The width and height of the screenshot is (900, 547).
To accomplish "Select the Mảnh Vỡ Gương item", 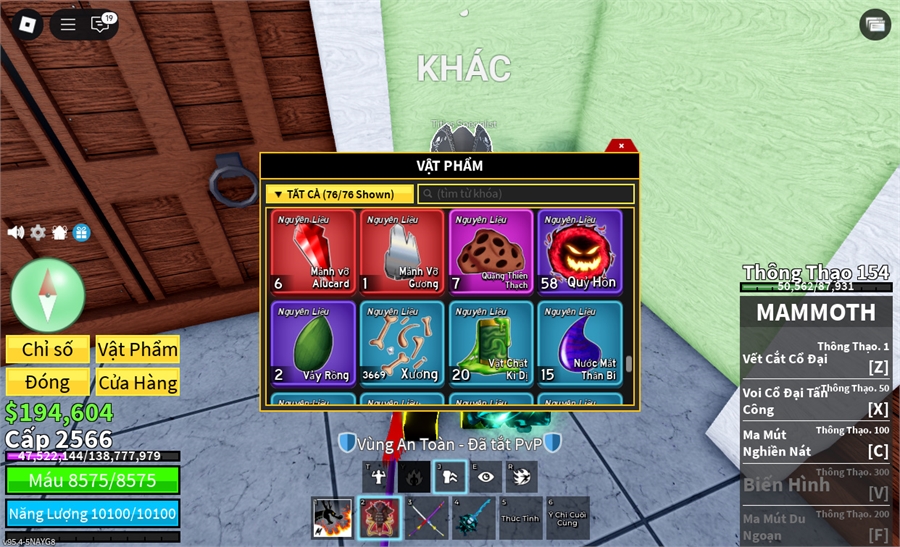I will point(402,251).
